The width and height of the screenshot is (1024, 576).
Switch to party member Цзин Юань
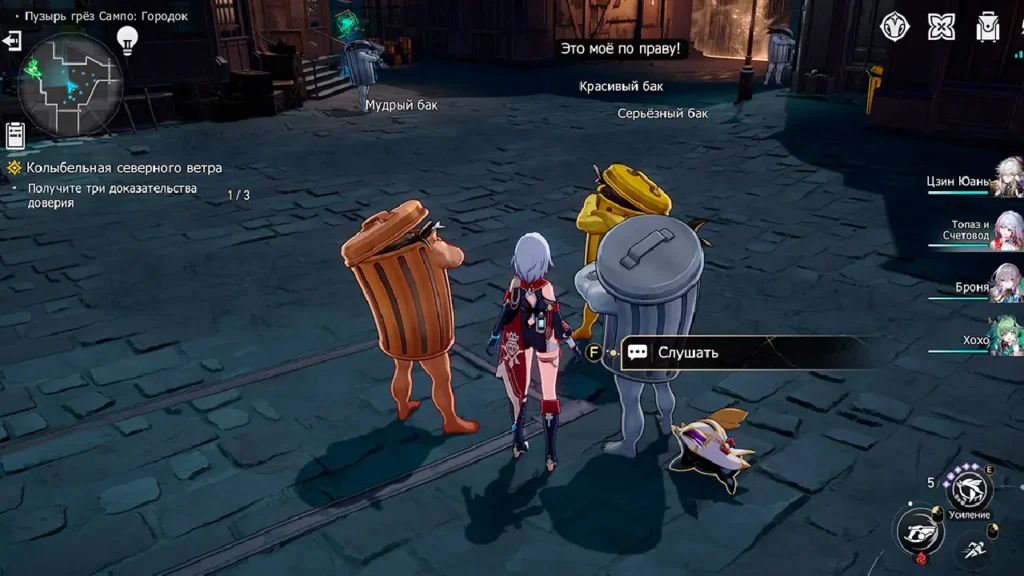(x=1006, y=178)
